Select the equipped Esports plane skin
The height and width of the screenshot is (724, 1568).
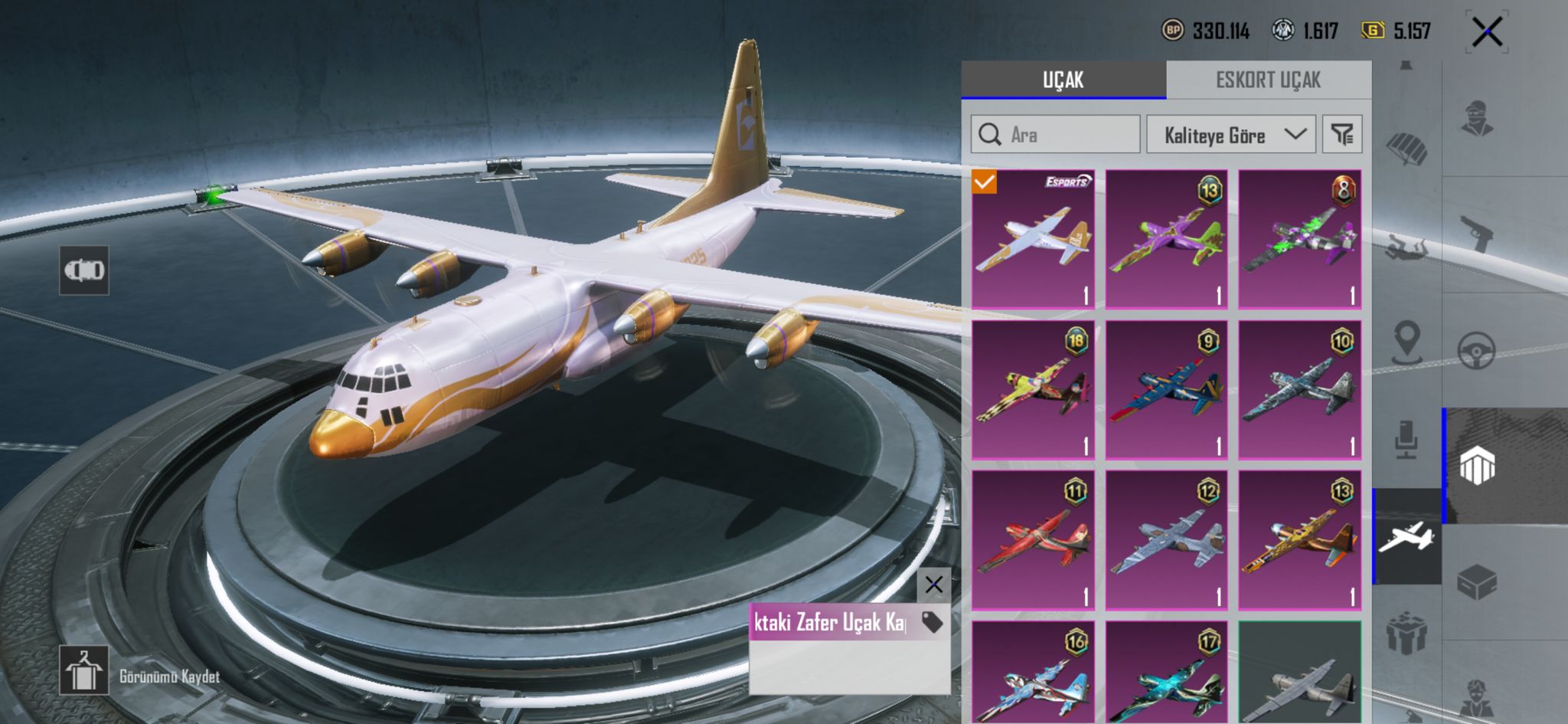point(1033,239)
